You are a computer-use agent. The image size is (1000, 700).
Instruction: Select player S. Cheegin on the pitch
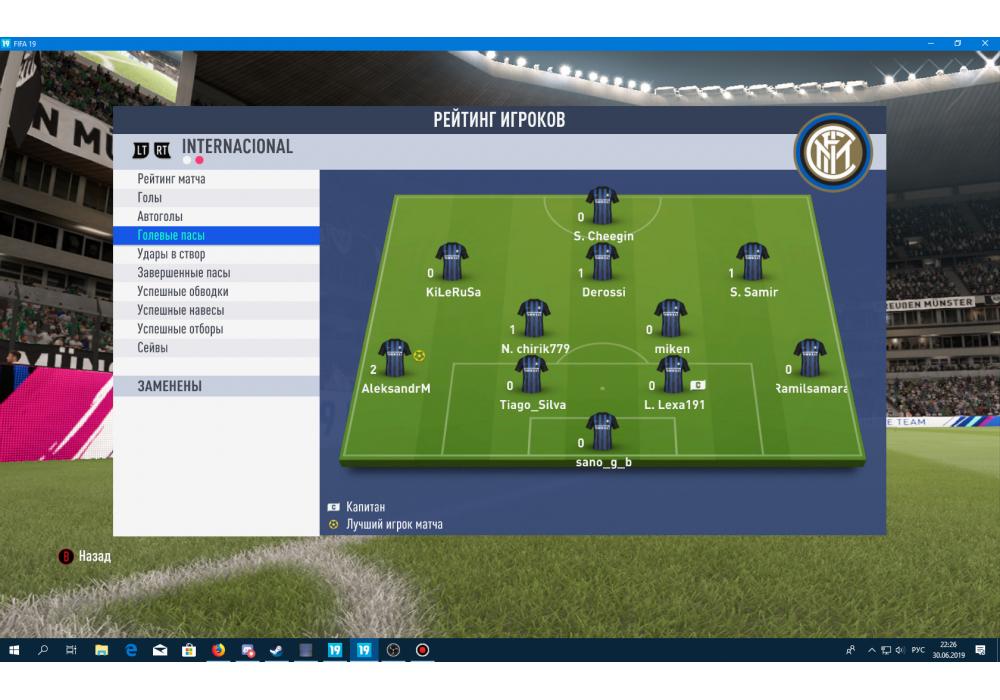(x=603, y=206)
